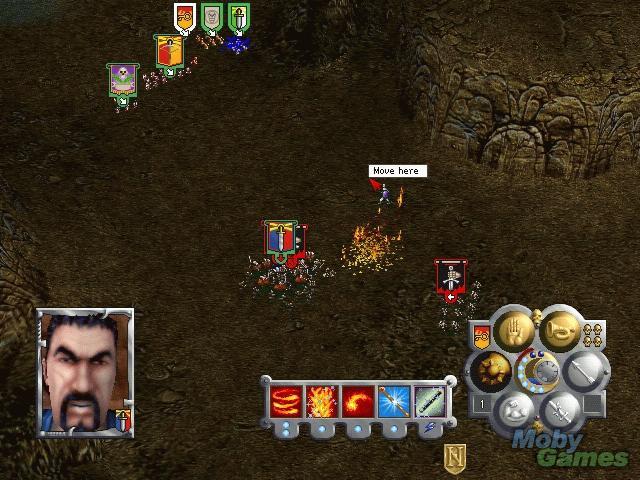Viewport: 640px width, 480px height.
Task: Pick the white-bordered orange rune banner
Action: tap(184, 18)
